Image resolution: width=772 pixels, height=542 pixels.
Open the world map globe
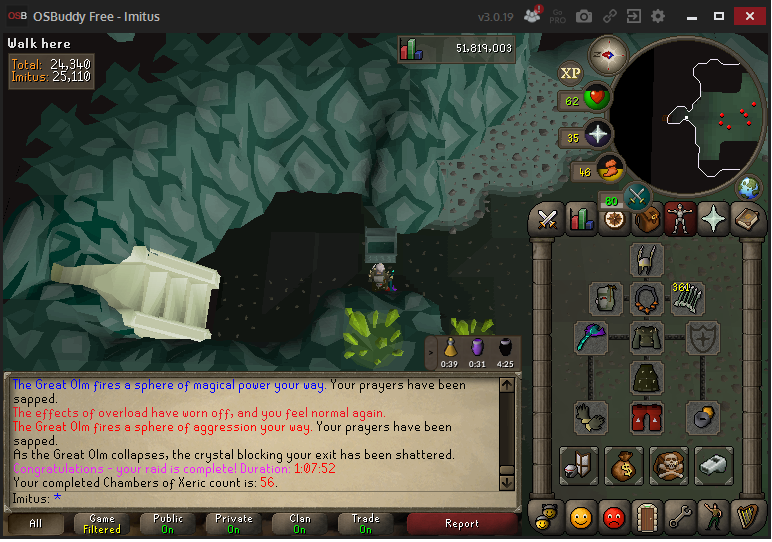[x=746, y=187]
